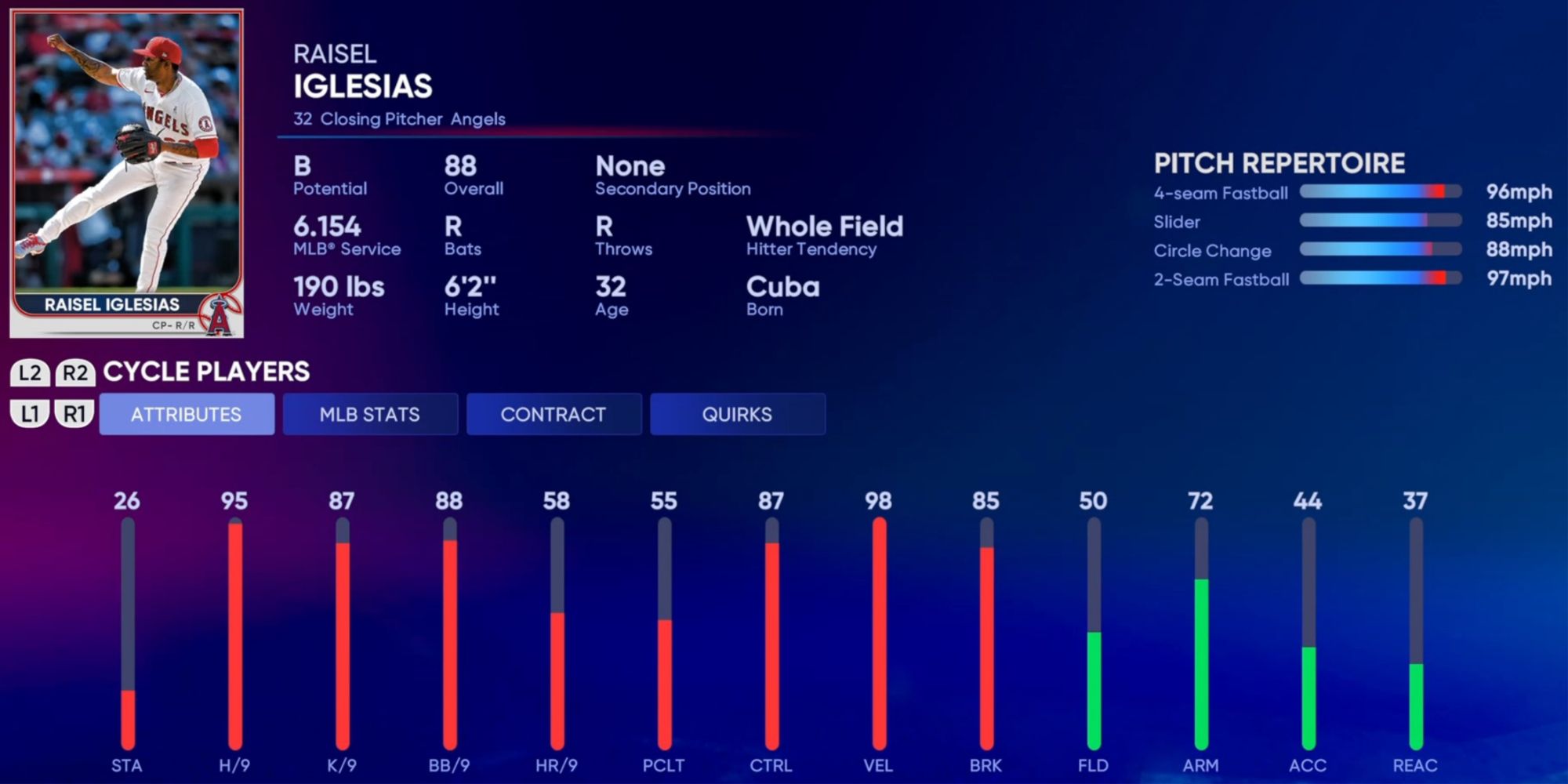
Task: Click the 2-Seam Fastball velocity bar
Action: coord(1380,279)
